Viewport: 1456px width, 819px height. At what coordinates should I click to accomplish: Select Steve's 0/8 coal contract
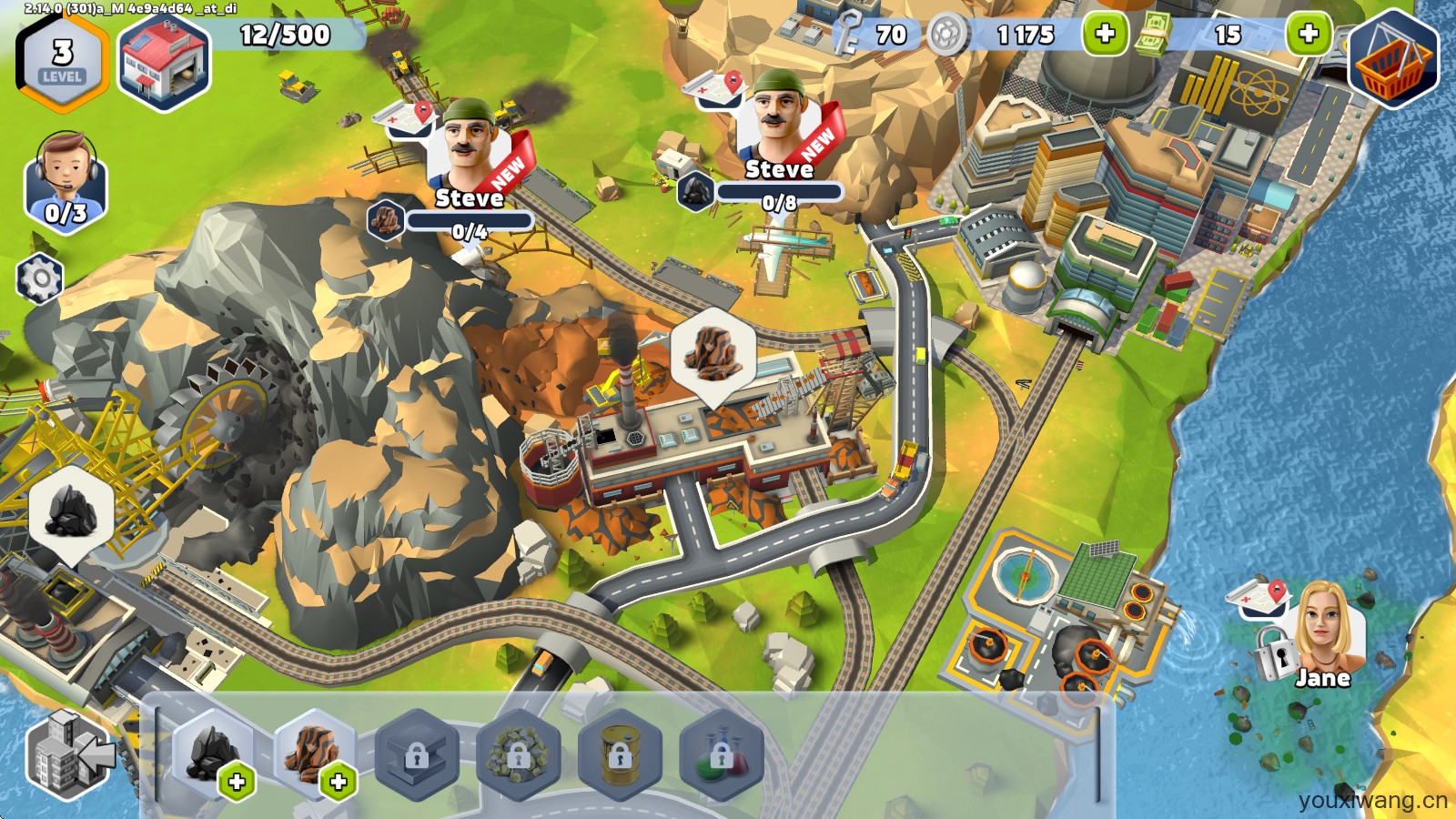point(779,146)
